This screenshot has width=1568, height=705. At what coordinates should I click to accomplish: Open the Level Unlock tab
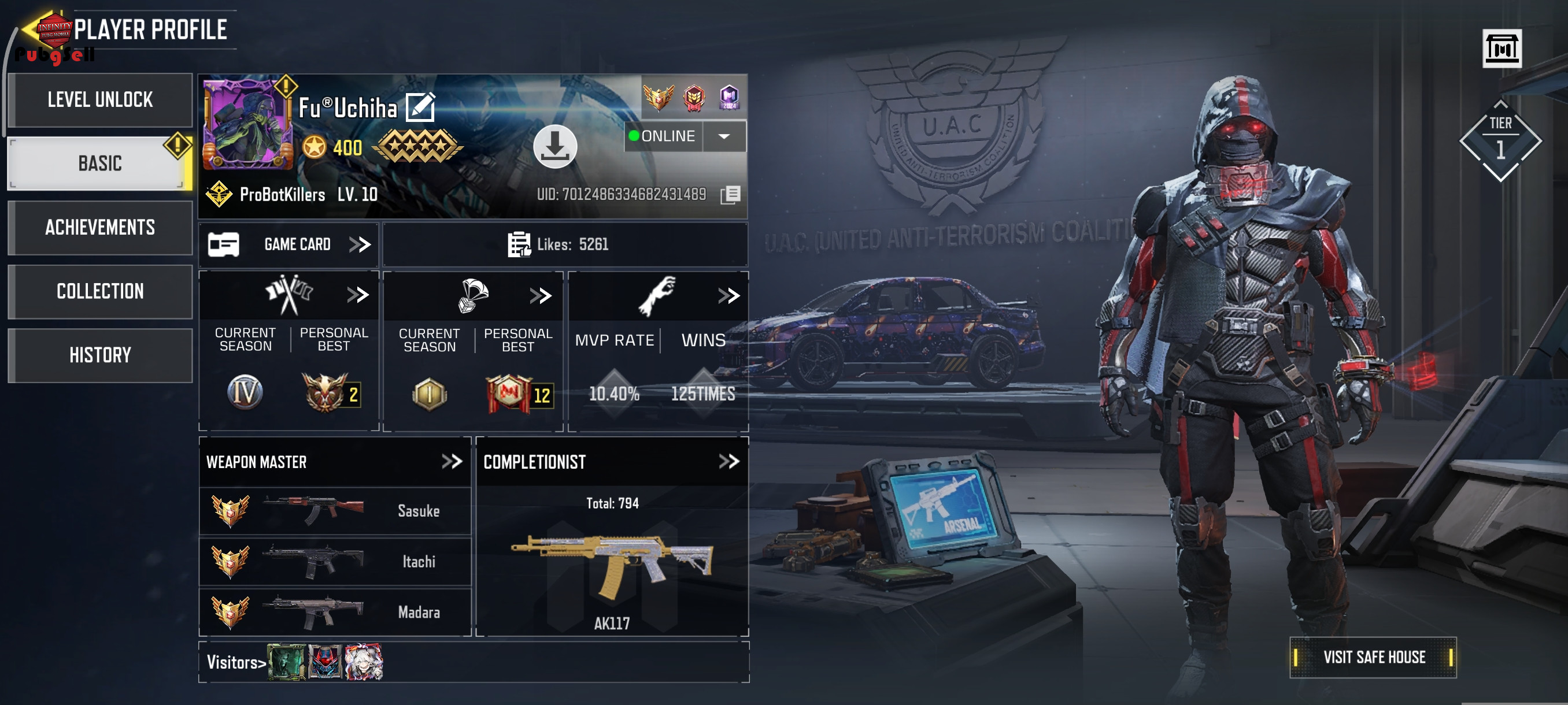(100, 100)
